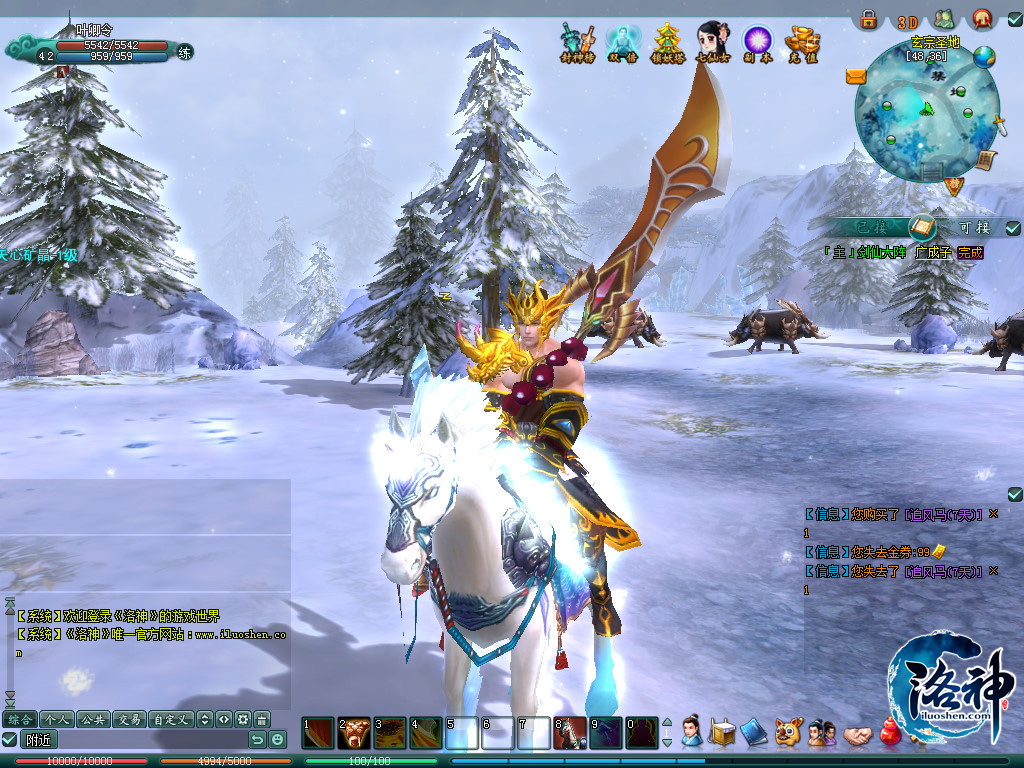Open the 副本 dungeon icon
The height and width of the screenshot is (768, 1024).
(x=757, y=42)
